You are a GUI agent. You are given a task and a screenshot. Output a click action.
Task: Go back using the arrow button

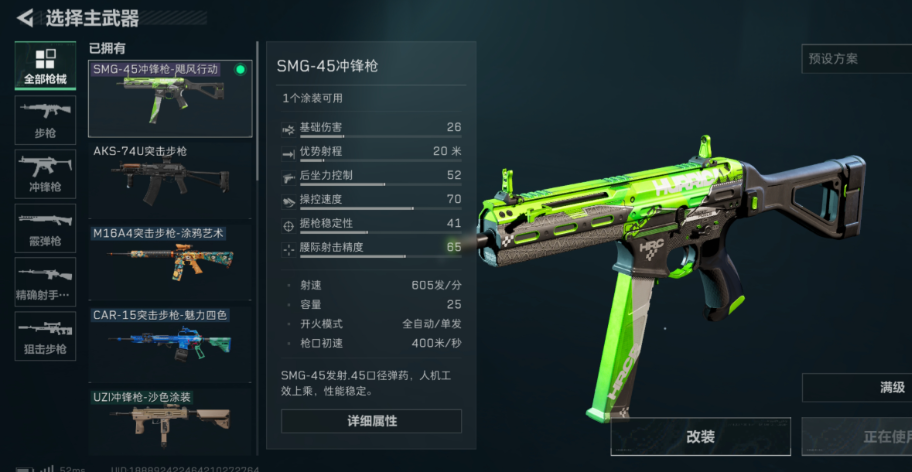coord(25,17)
